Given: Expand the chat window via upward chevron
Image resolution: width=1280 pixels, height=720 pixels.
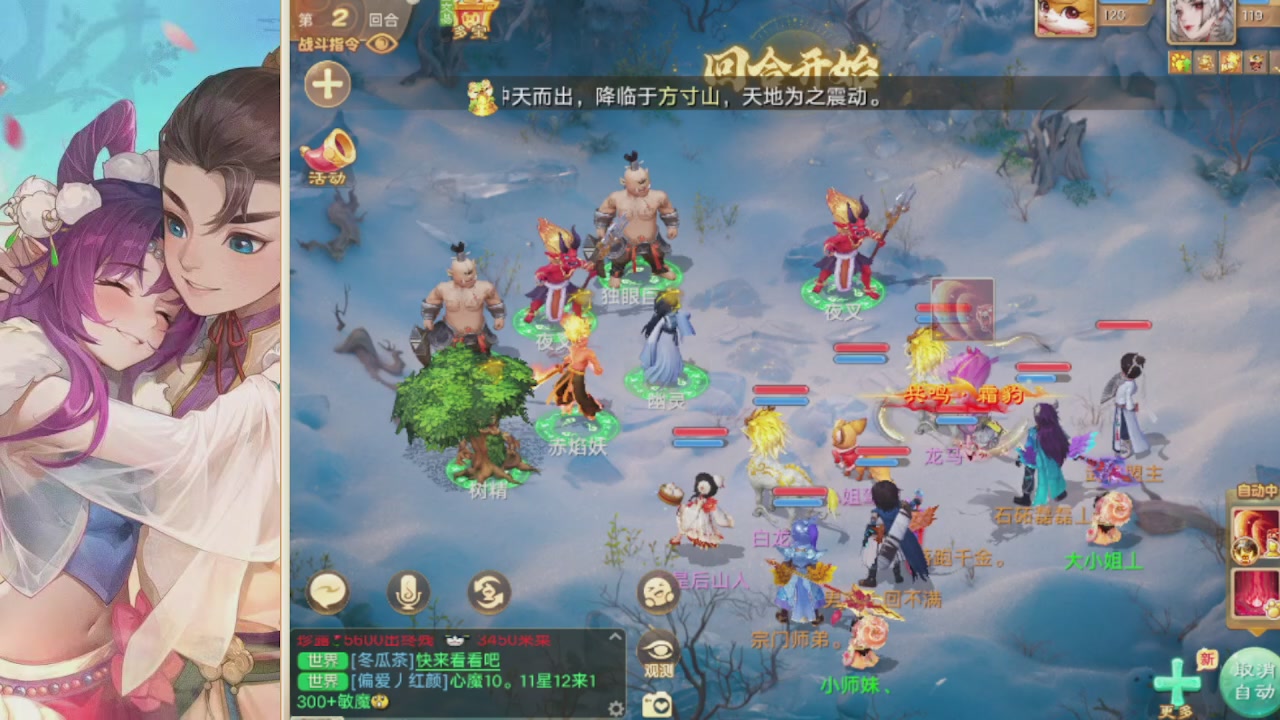Looking at the screenshot, I should [615, 637].
